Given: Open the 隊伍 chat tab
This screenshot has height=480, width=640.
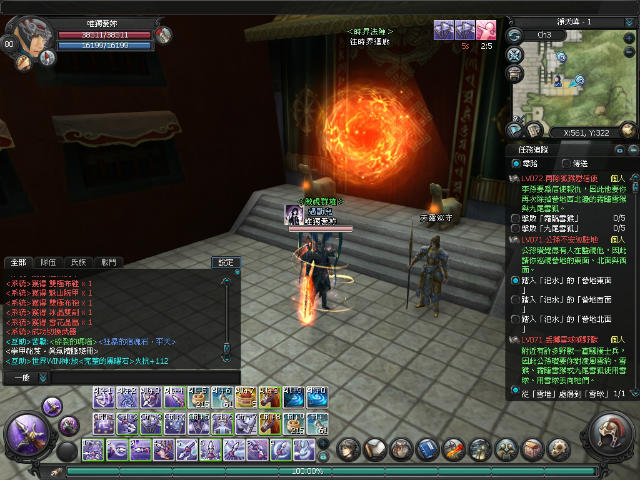Looking at the screenshot, I should pyautogui.click(x=48, y=261).
